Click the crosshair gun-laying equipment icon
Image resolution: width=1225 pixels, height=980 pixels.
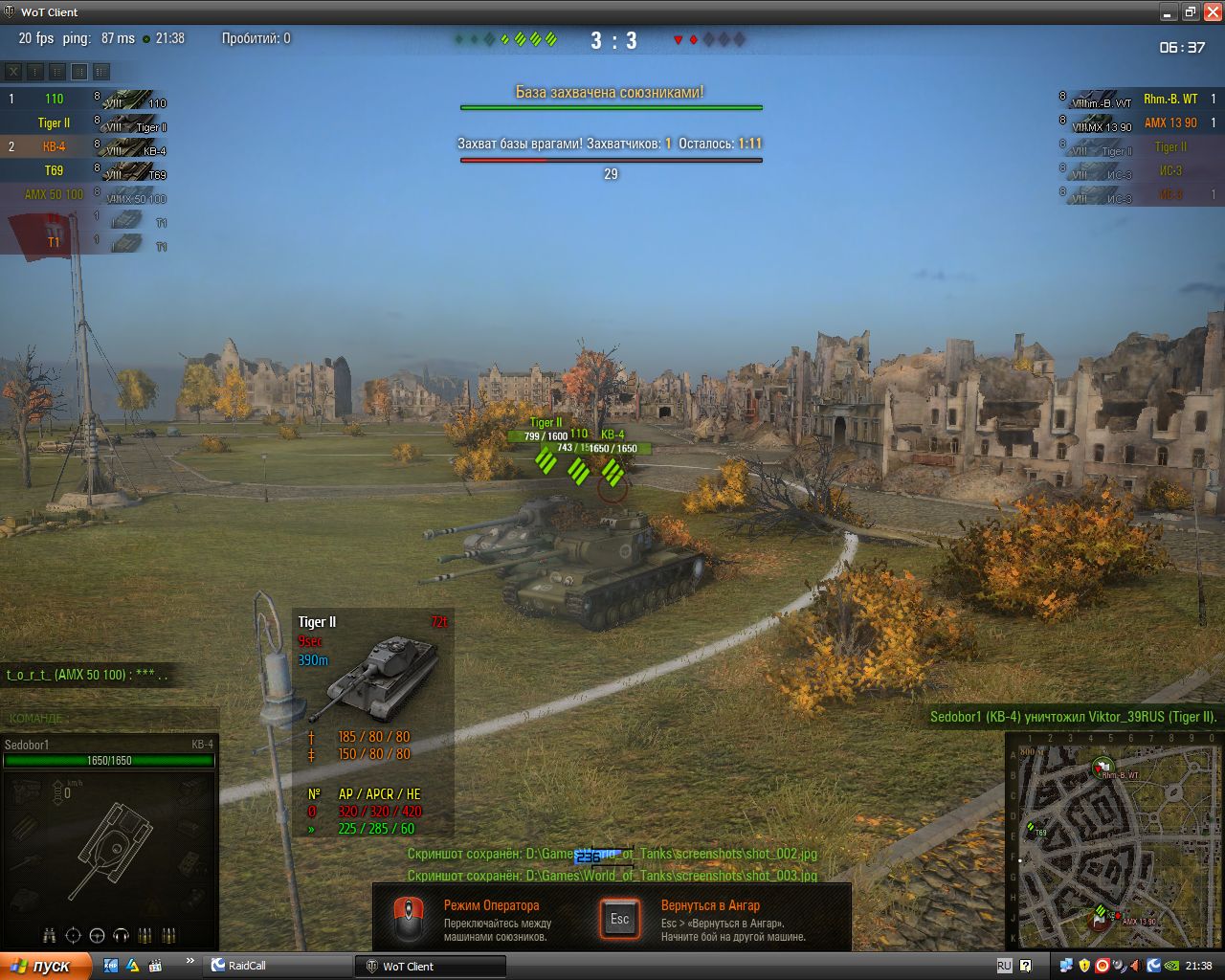tap(73, 935)
